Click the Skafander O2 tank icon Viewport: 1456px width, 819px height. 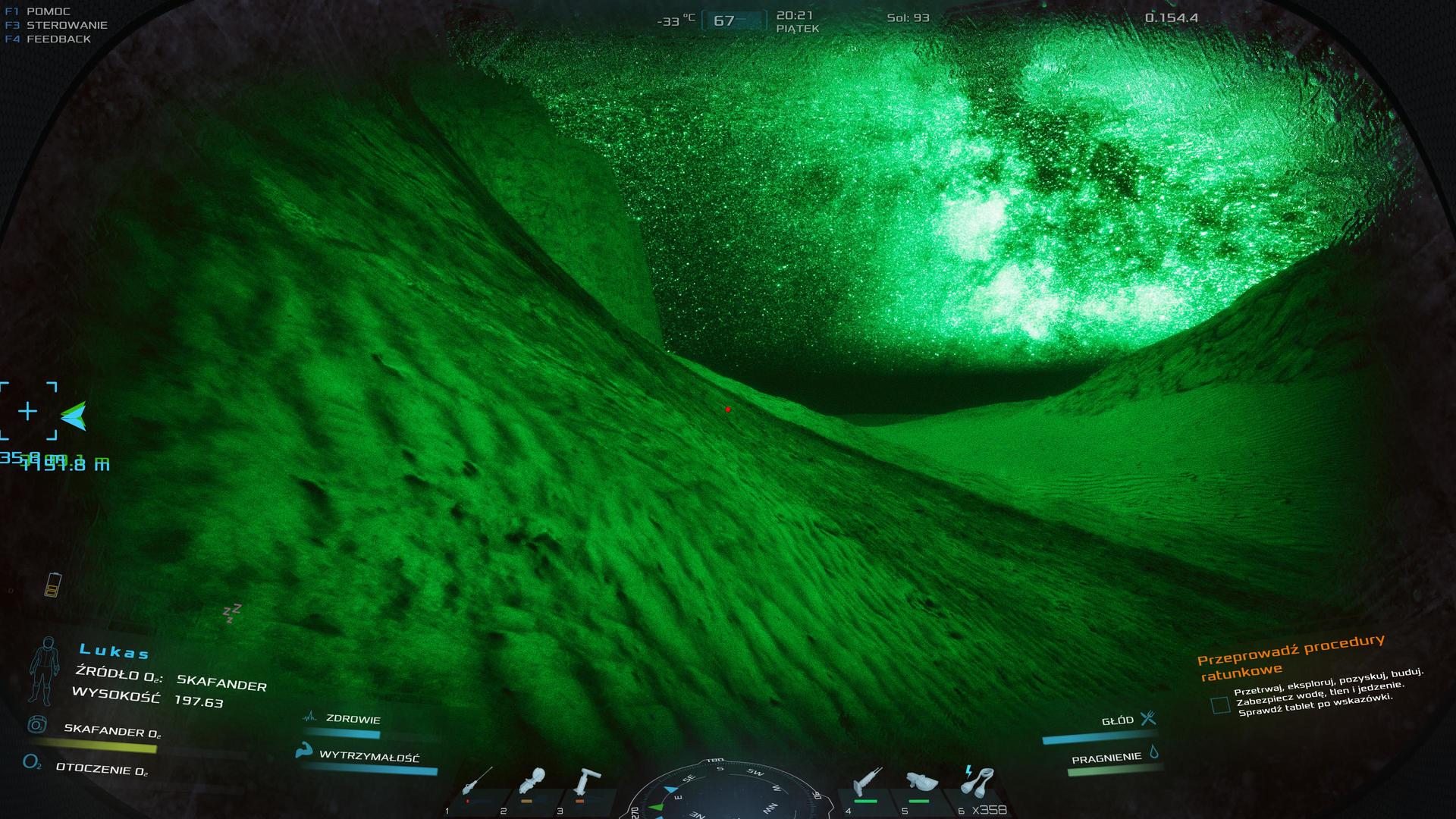[36, 724]
